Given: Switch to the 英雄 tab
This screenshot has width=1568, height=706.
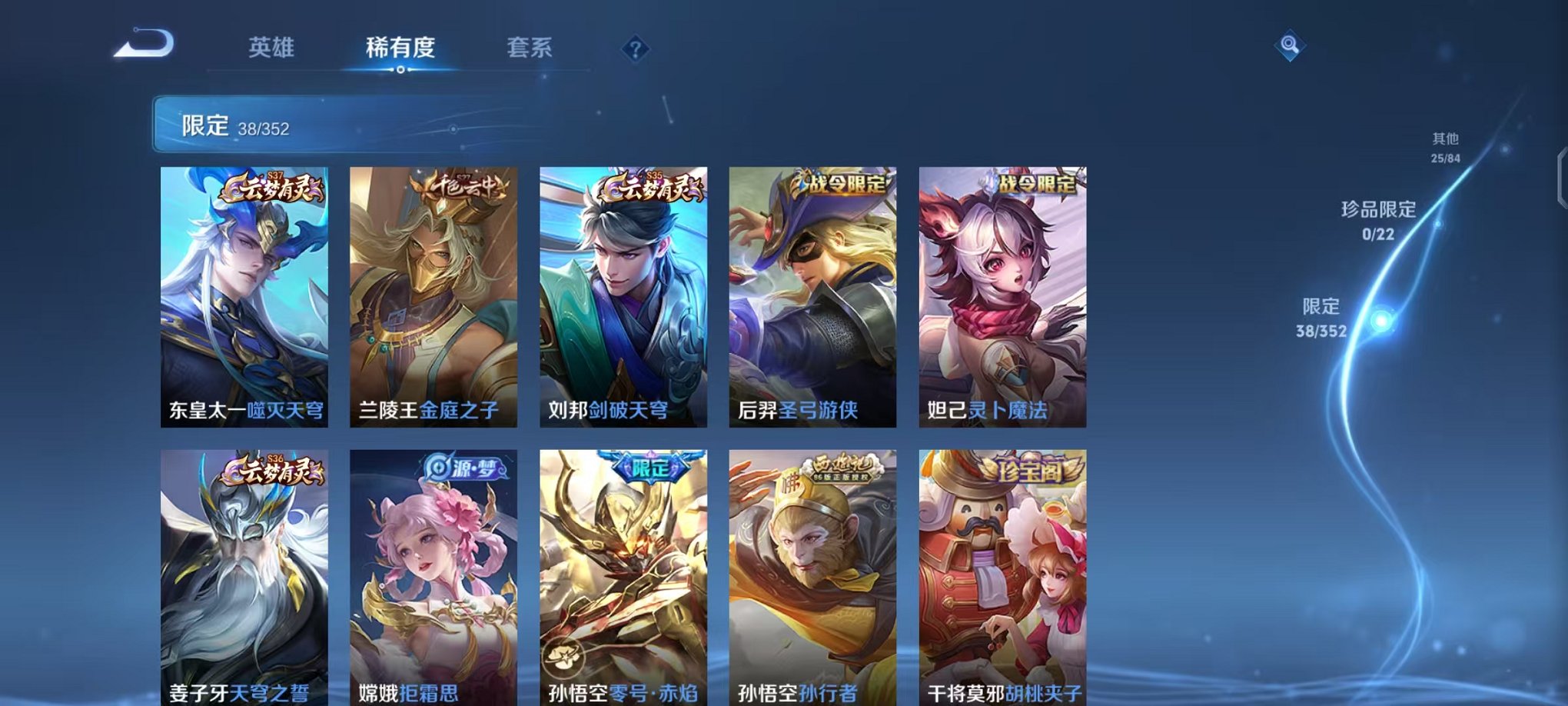Looking at the screenshot, I should (x=273, y=48).
